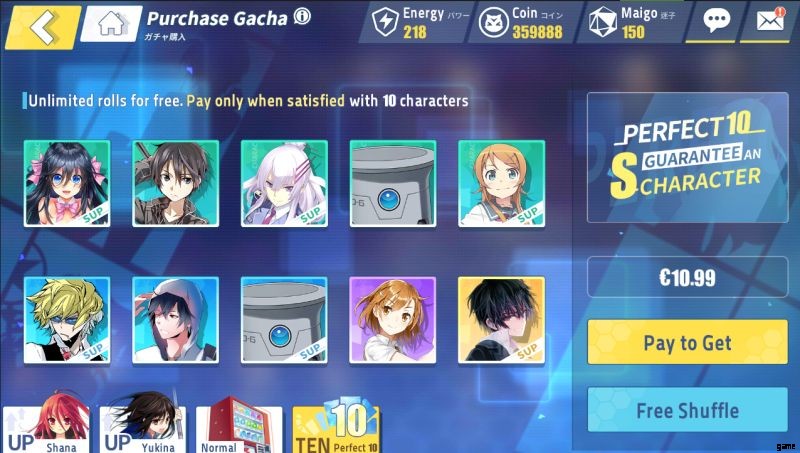
Task: Open the mail inbox envelope
Action: pyautogui.click(x=770, y=21)
